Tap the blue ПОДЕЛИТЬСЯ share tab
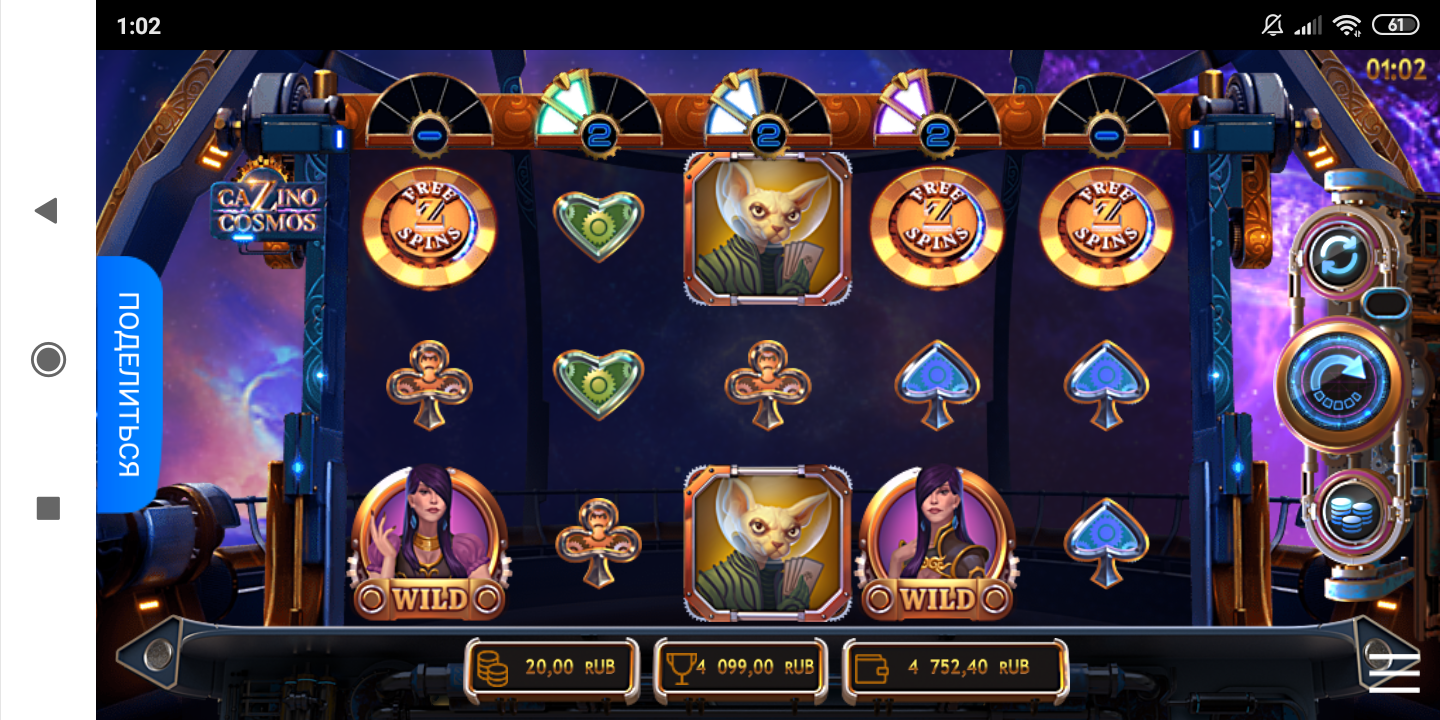Image resolution: width=1440 pixels, height=720 pixels. [x=129, y=385]
